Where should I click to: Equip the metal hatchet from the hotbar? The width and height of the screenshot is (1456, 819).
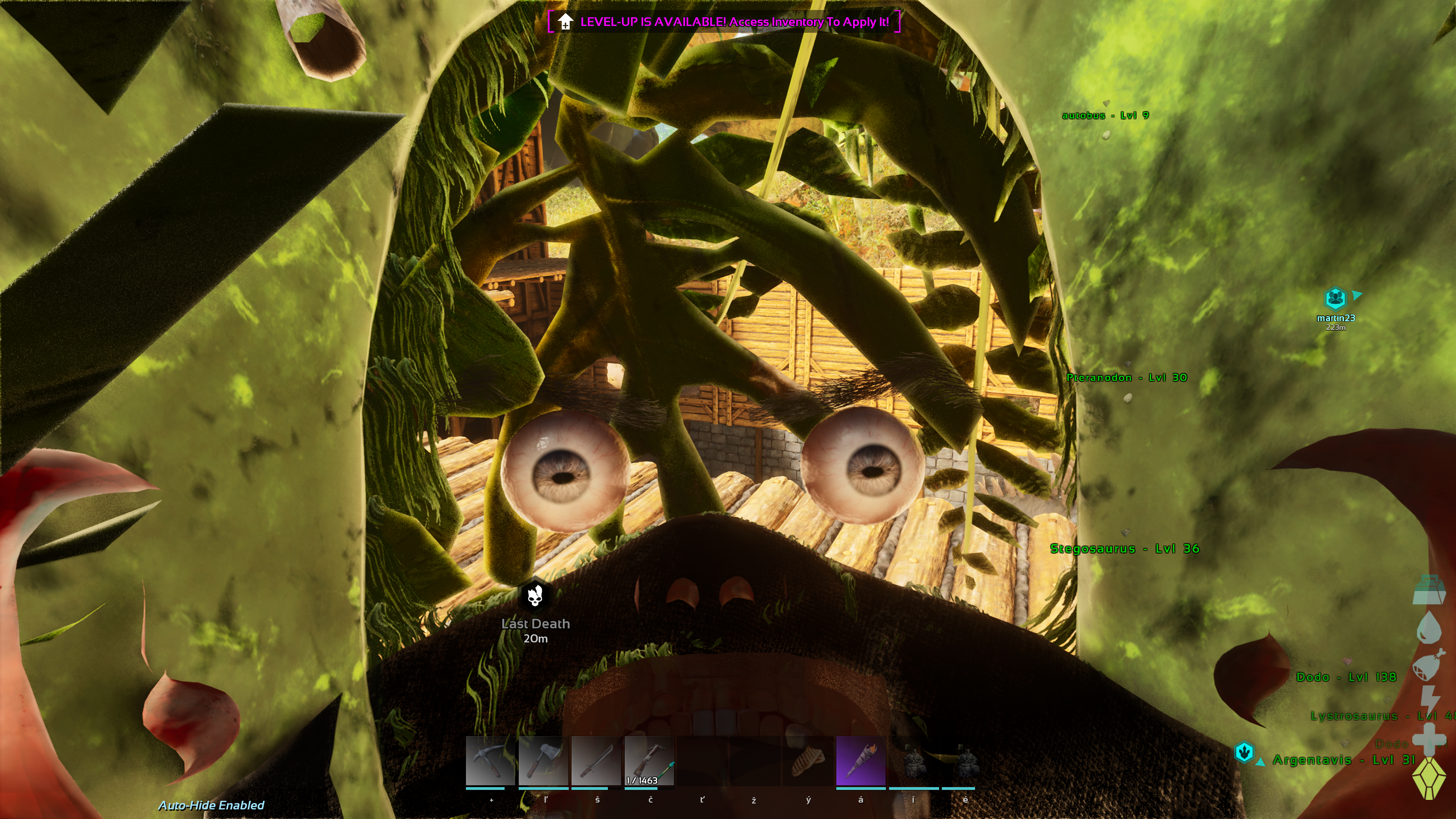point(543,761)
